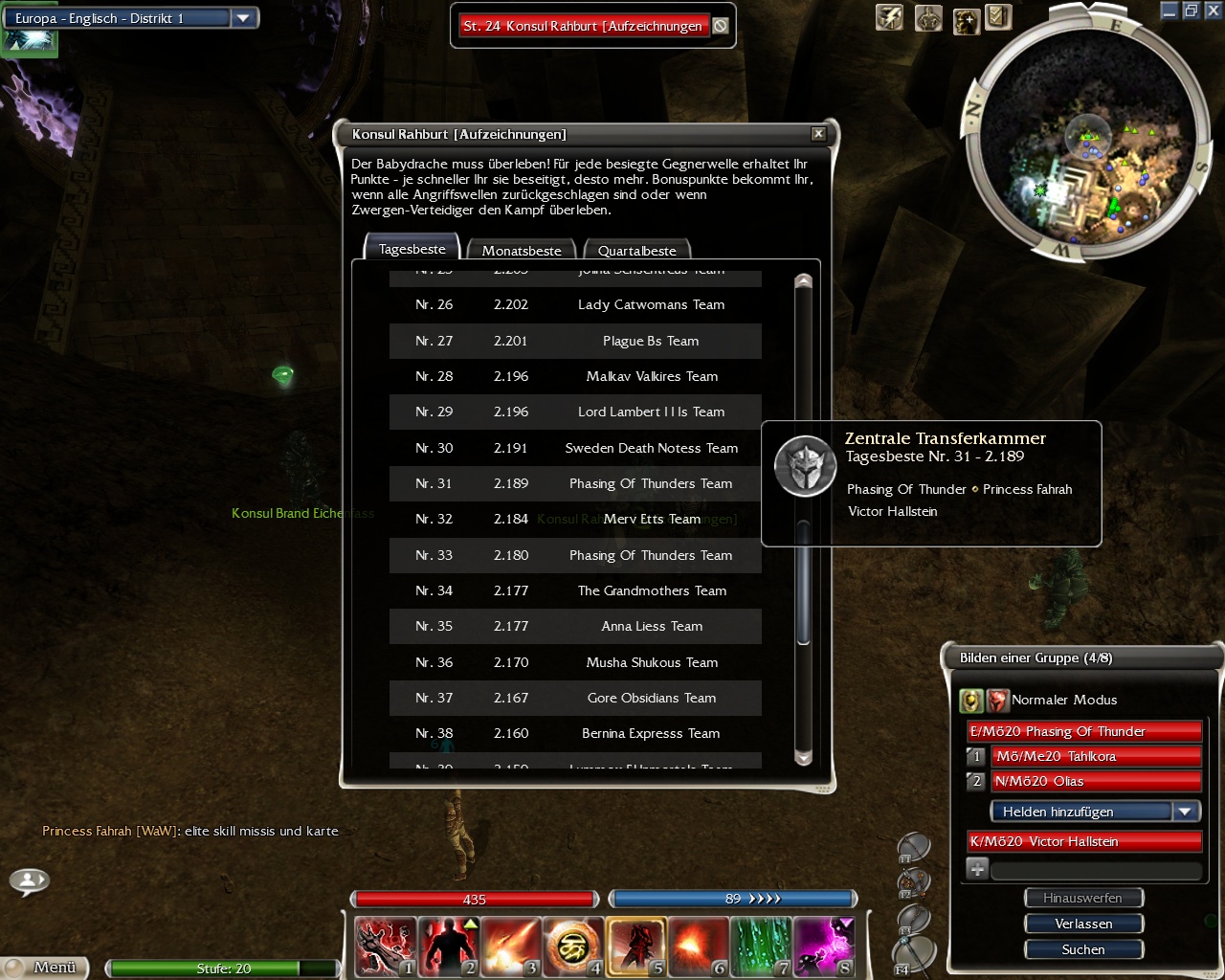
Task: Select the Nr. 30 Sweden Death Notess Team row
Action: tap(575, 448)
